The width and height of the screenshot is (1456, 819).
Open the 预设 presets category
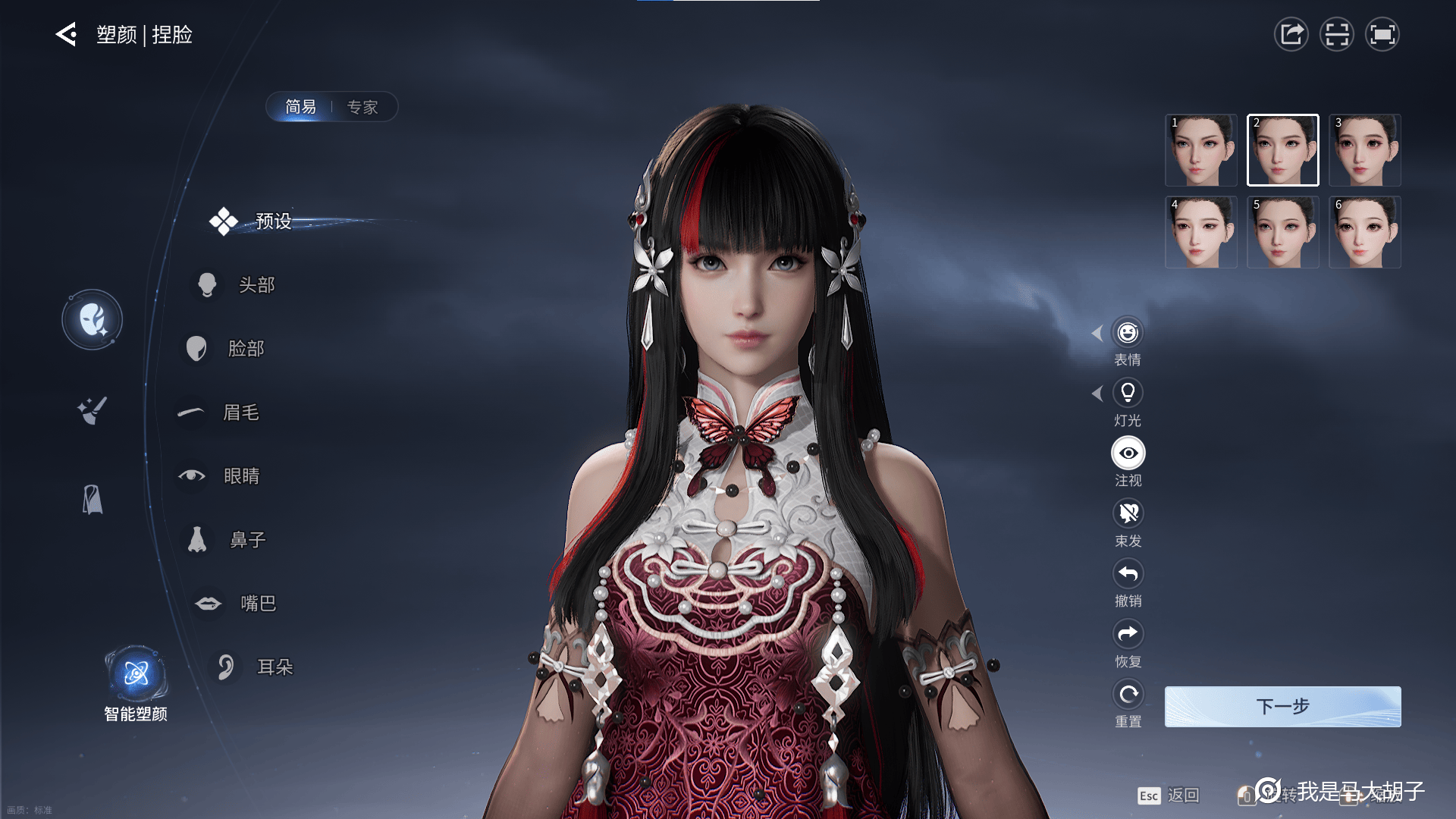point(272,221)
